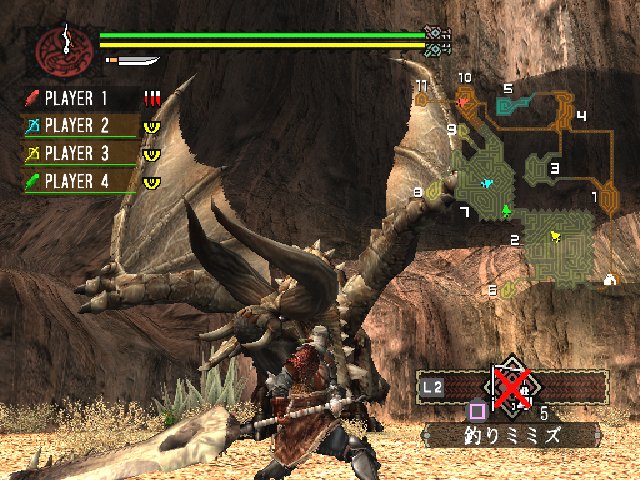640x480 pixels.
Task: Select PLAYER 2 in the party list
Action: [x=80, y=126]
